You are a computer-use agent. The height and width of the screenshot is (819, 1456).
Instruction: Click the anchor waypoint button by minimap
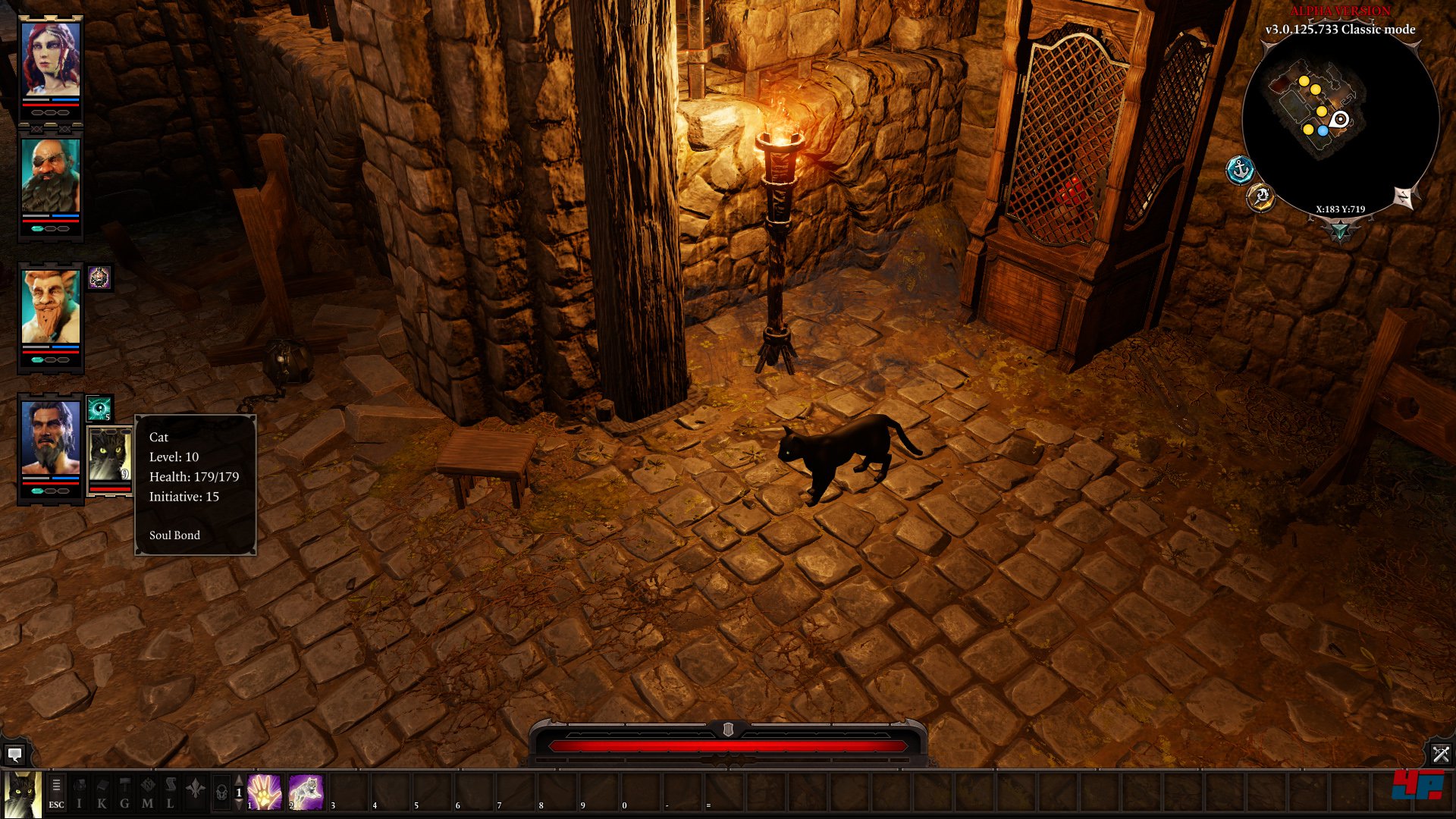1240,170
